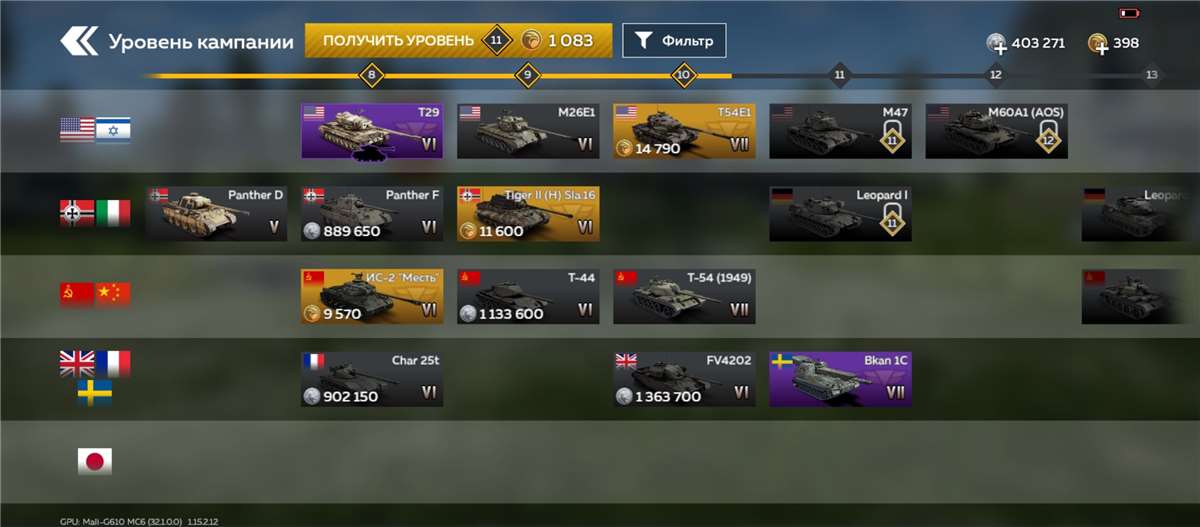
Task: Choose the Bkan 1C tank card
Action: click(x=840, y=379)
